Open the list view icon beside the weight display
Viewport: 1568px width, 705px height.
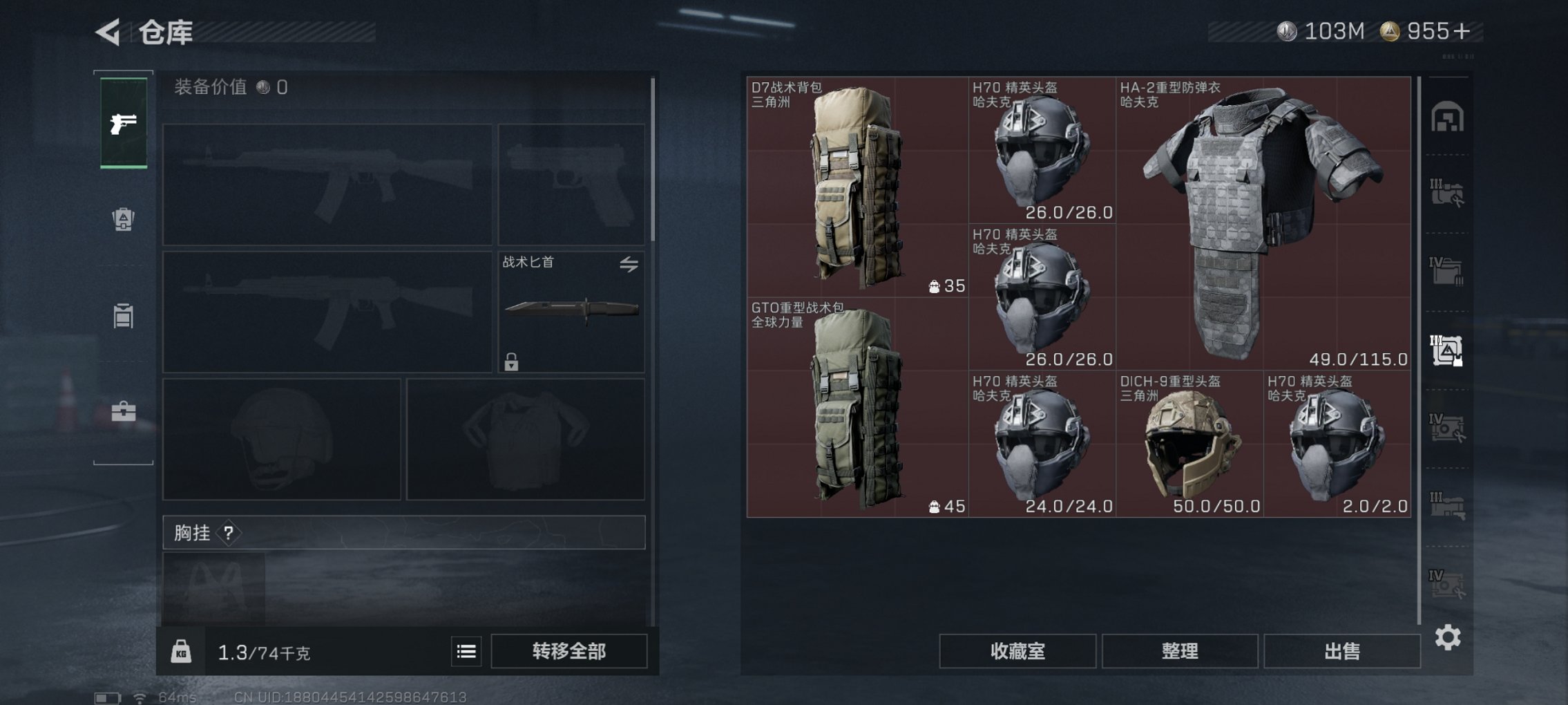[466, 650]
